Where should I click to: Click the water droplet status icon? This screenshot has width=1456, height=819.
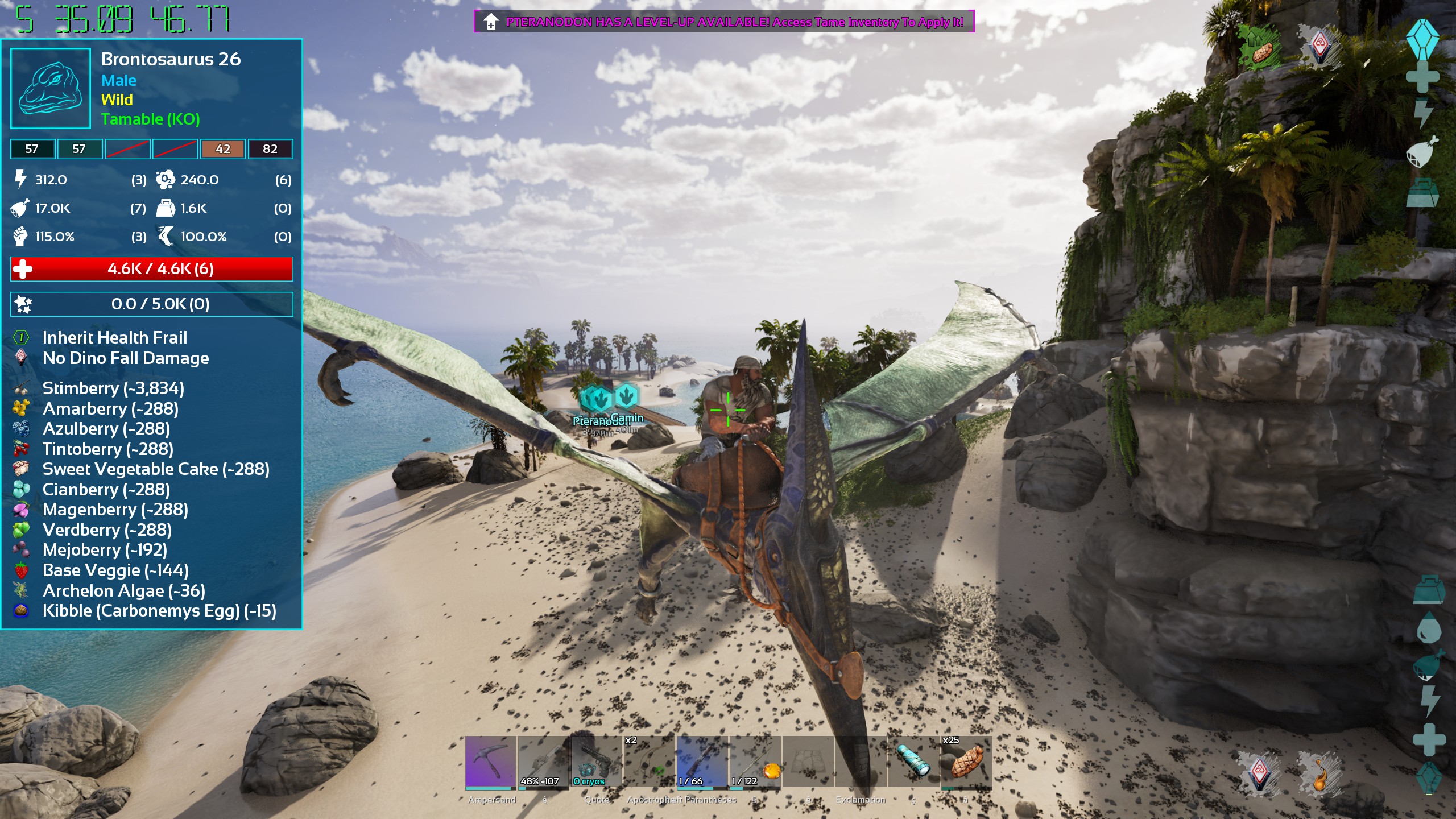[x=1428, y=630]
